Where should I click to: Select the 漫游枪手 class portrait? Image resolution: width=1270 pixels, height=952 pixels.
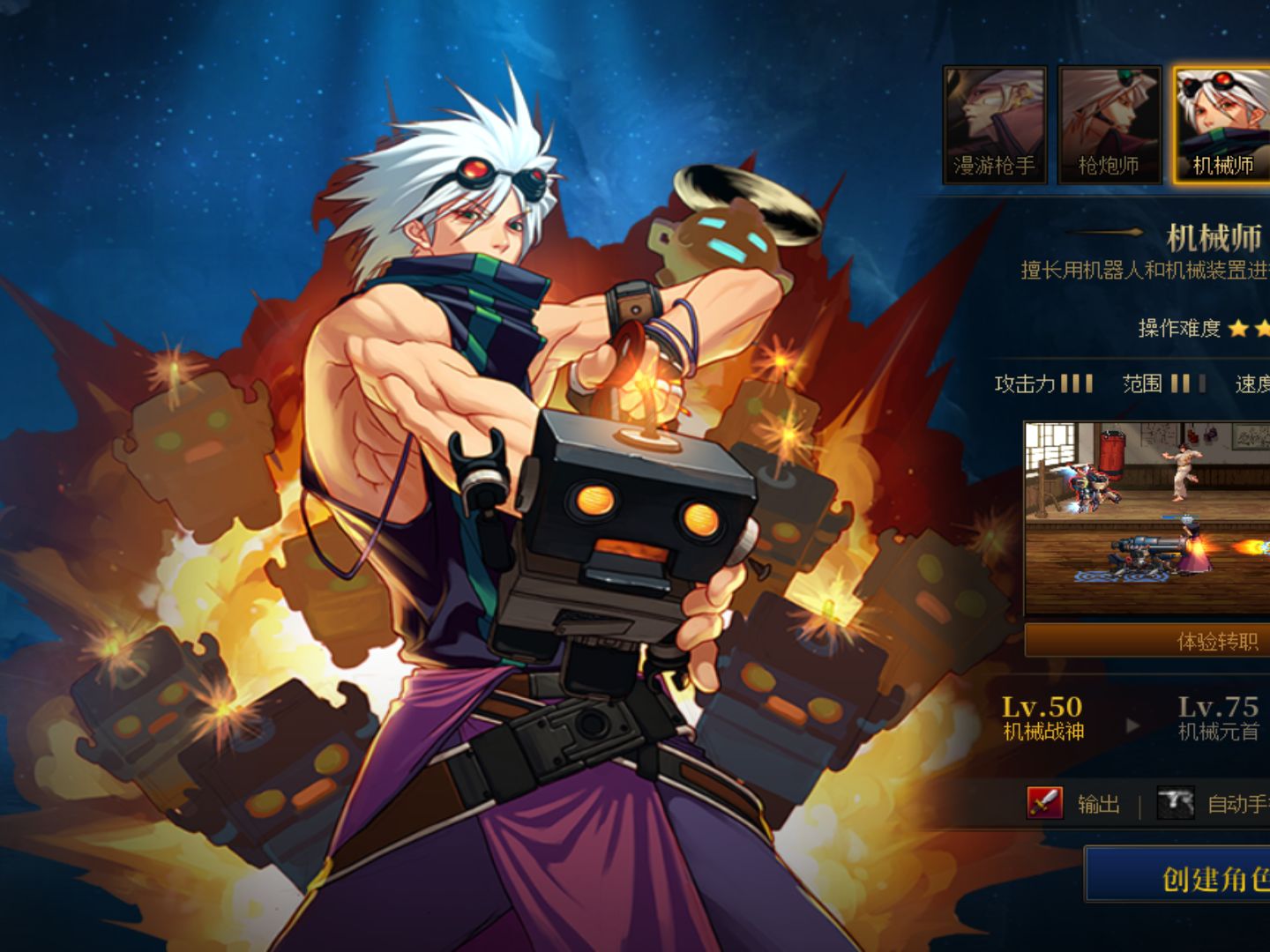[994, 124]
